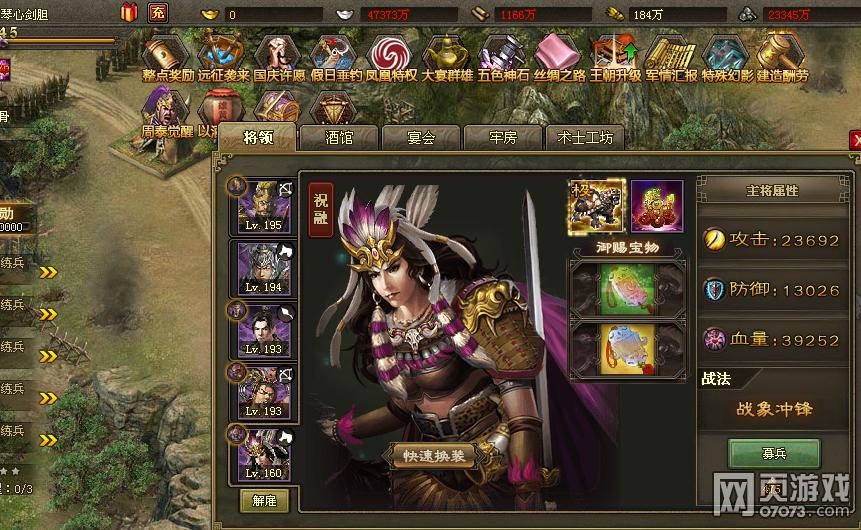The height and width of the screenshot is (530, 861).
Task: Pick the Lv. 160 general portrait
Action: coord(264,453)
